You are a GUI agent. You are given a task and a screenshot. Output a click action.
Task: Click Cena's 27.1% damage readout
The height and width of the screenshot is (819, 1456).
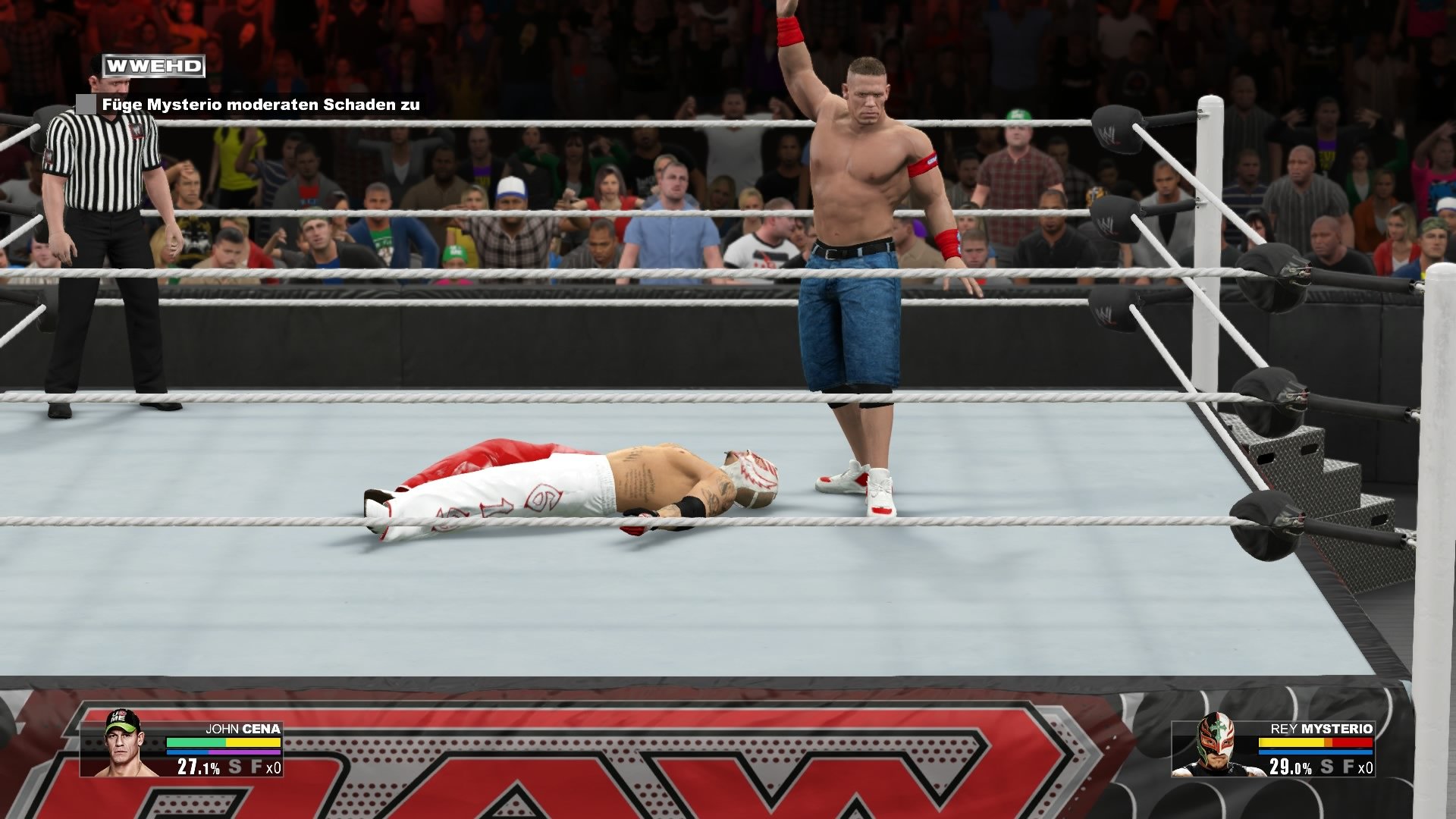pyautogui.click(x=197, y=767)
